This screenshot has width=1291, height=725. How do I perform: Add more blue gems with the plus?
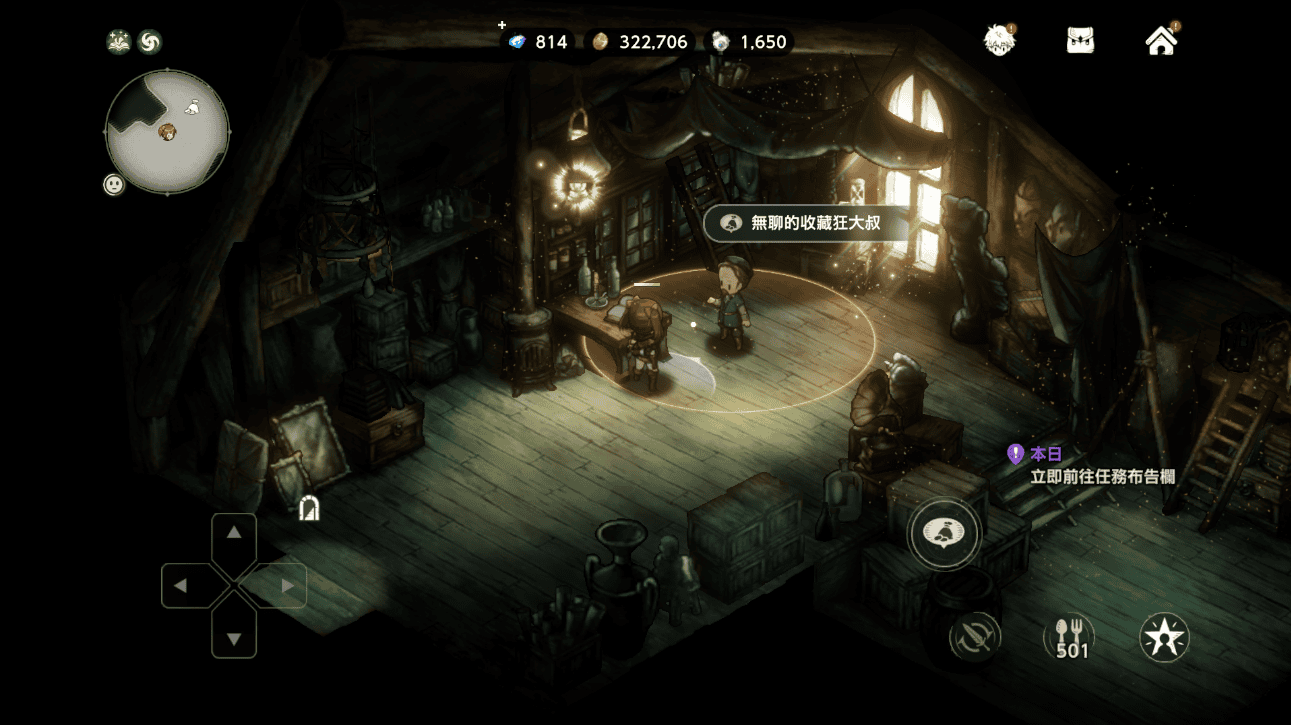click(x=503, y=26)
